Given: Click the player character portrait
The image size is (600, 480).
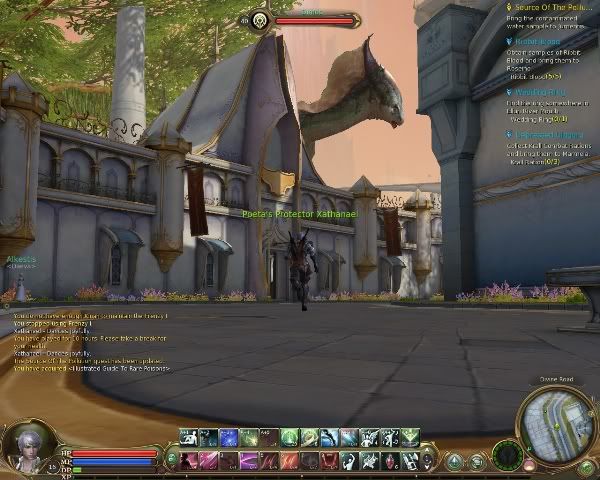Looking at the screenshot, I should point(30,448).
